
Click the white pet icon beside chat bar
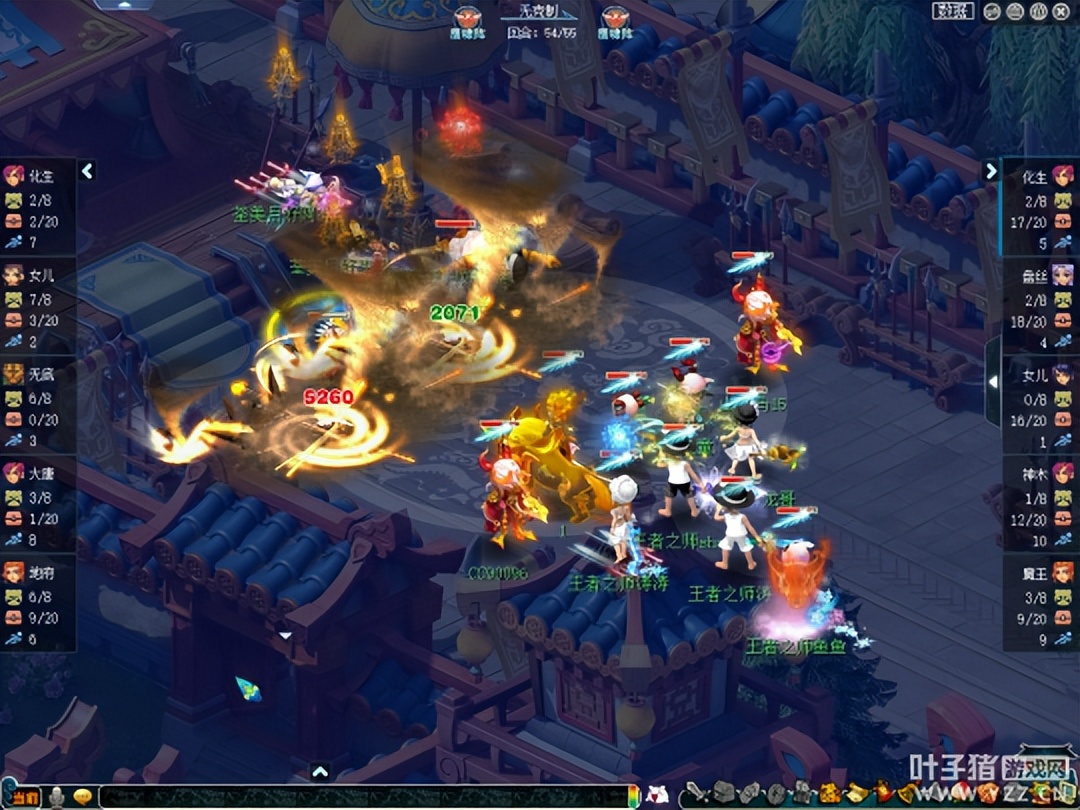pyautogui.click(x=657, y=795)
